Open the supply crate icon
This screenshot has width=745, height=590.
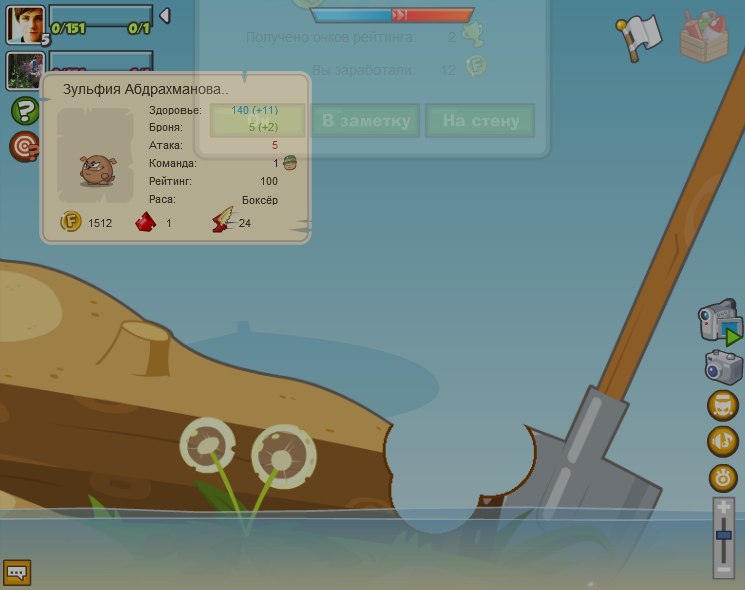705,36
